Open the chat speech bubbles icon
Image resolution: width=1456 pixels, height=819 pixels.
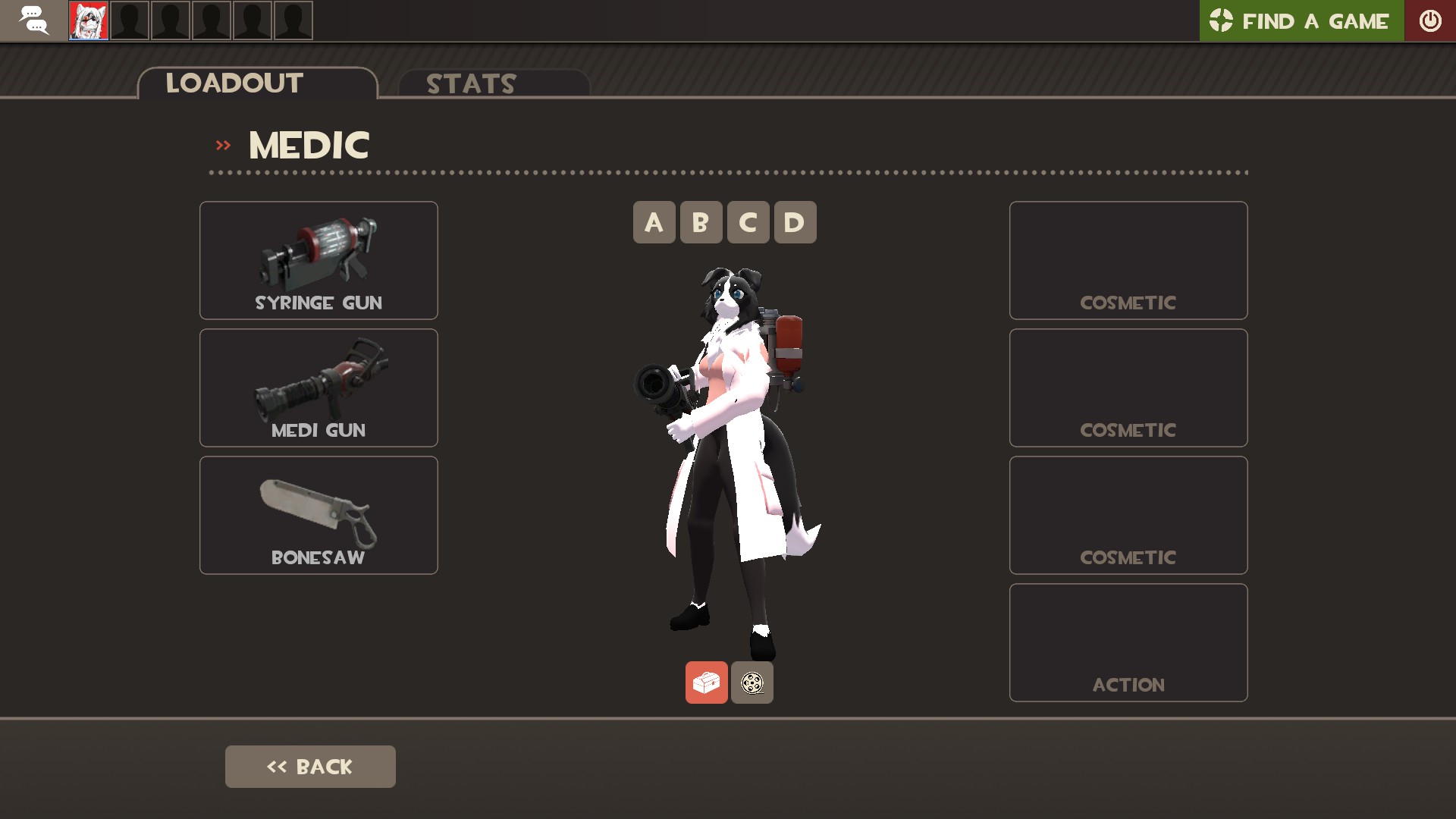pos(33,20)
